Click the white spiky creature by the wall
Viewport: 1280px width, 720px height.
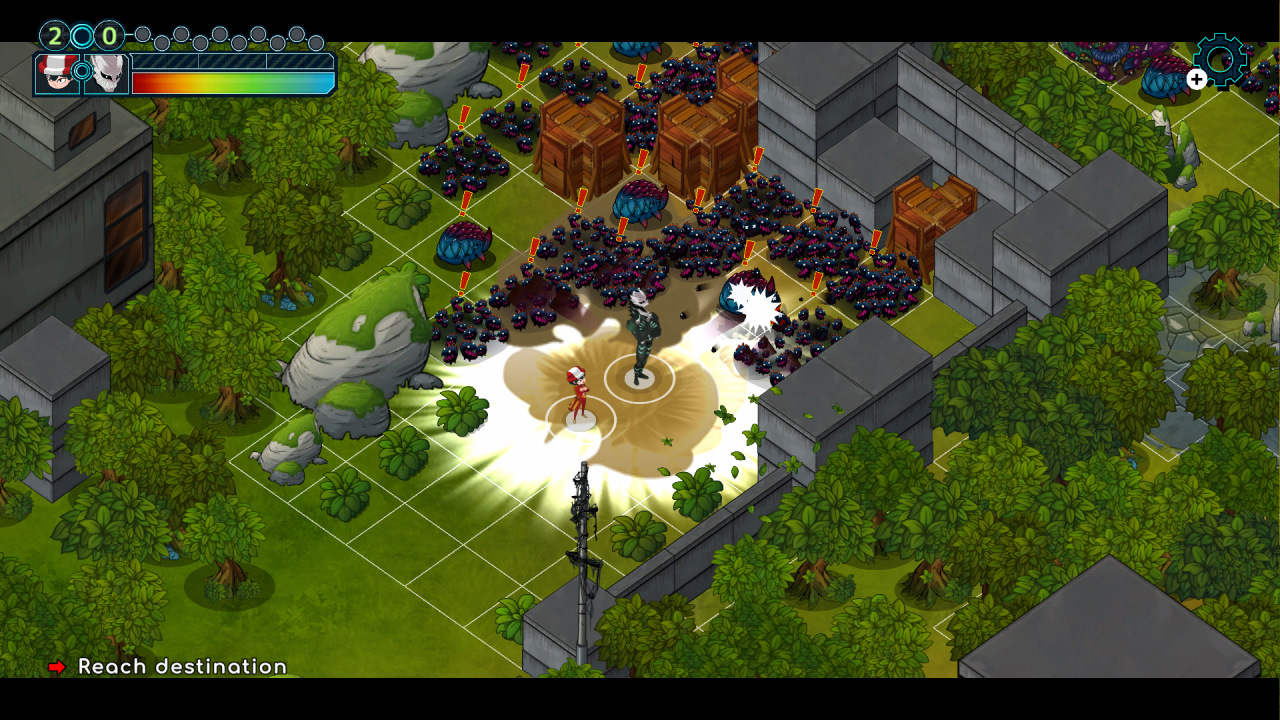click(x=752, y=300)
